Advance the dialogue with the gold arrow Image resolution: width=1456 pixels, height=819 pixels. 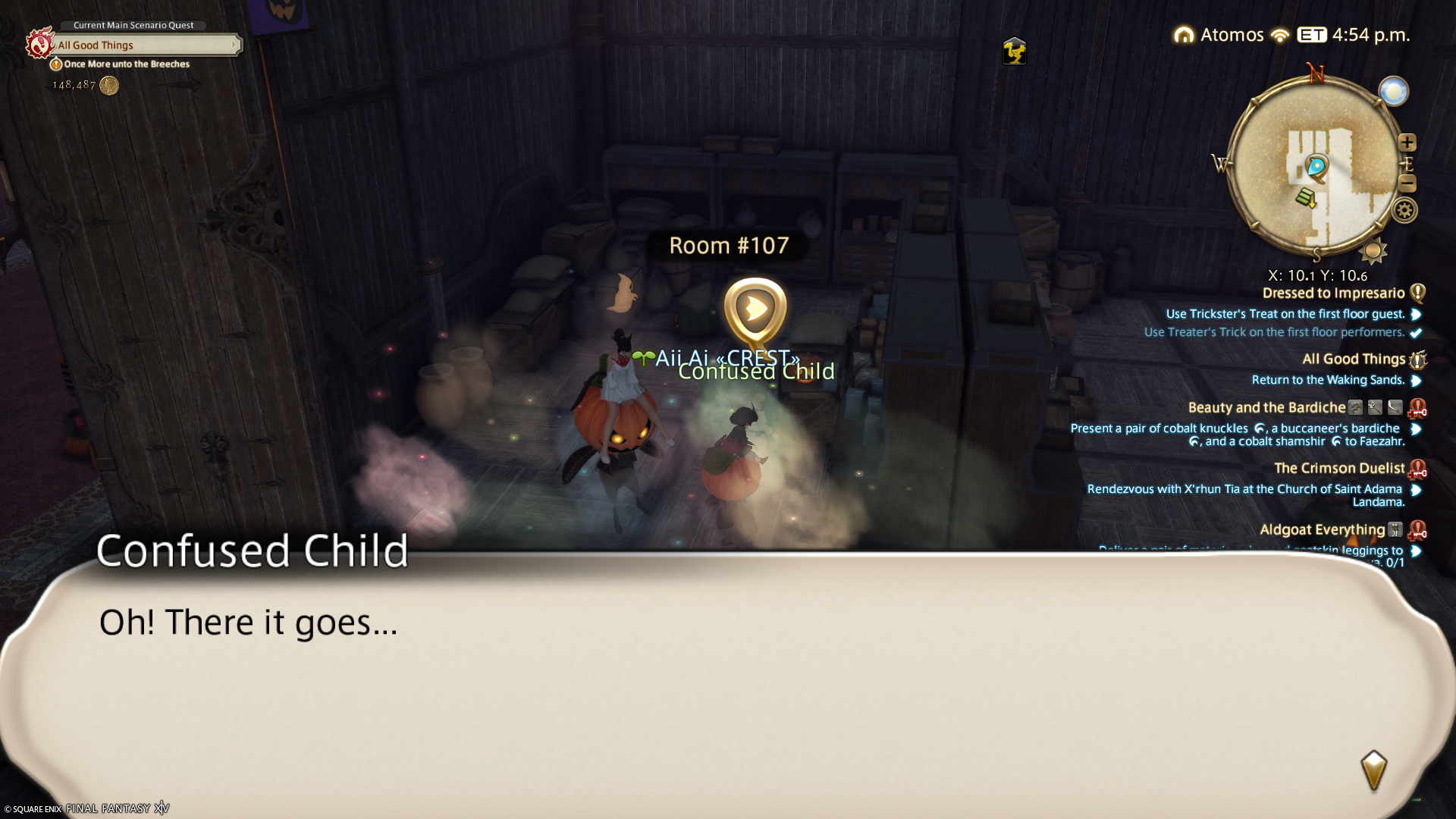[1373, 770]
